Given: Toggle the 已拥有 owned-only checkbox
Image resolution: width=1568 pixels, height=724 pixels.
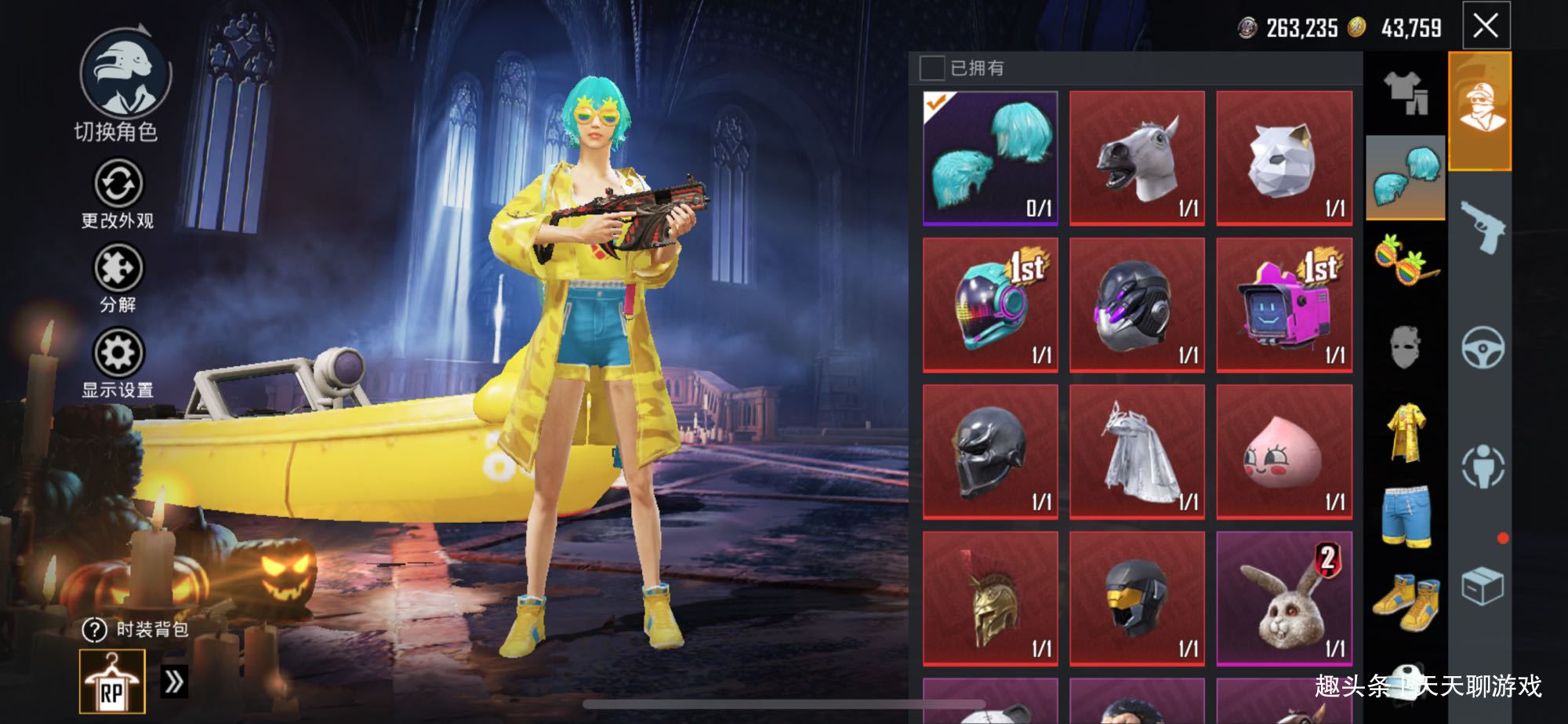Looking at the screenshot, I should (x=931, y=68).
